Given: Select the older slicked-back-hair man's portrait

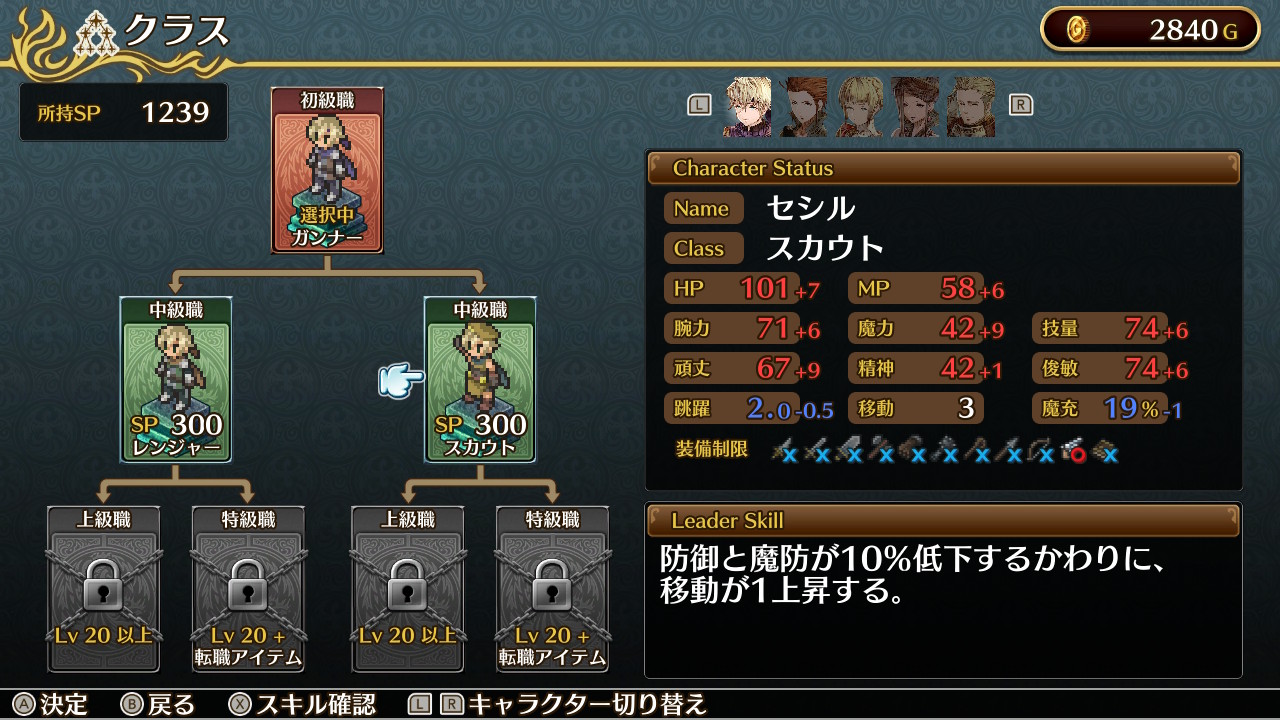Looking at the screenshot, I should (971, 107).
